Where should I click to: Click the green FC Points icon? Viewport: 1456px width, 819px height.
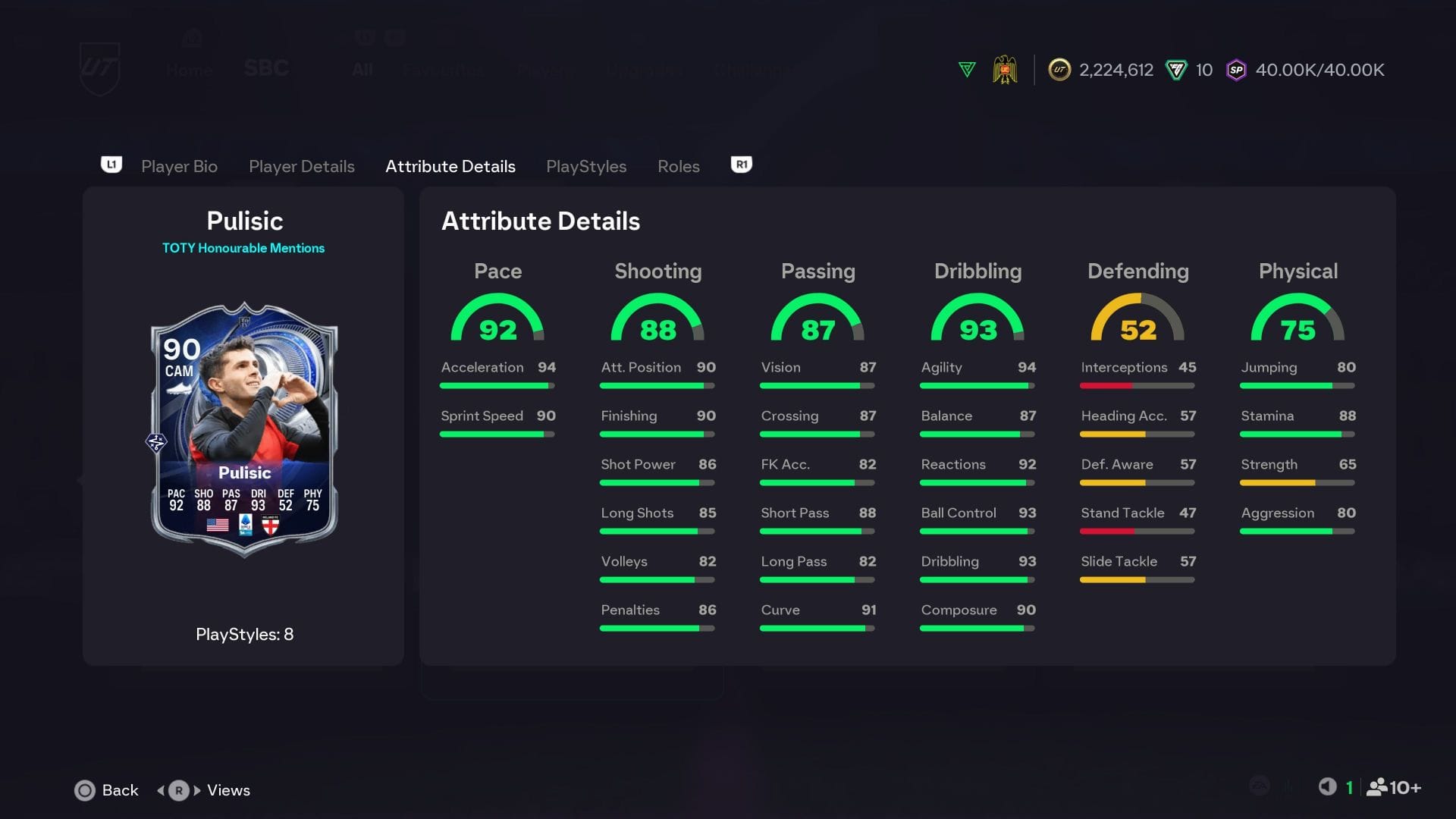pos(1176,69)
